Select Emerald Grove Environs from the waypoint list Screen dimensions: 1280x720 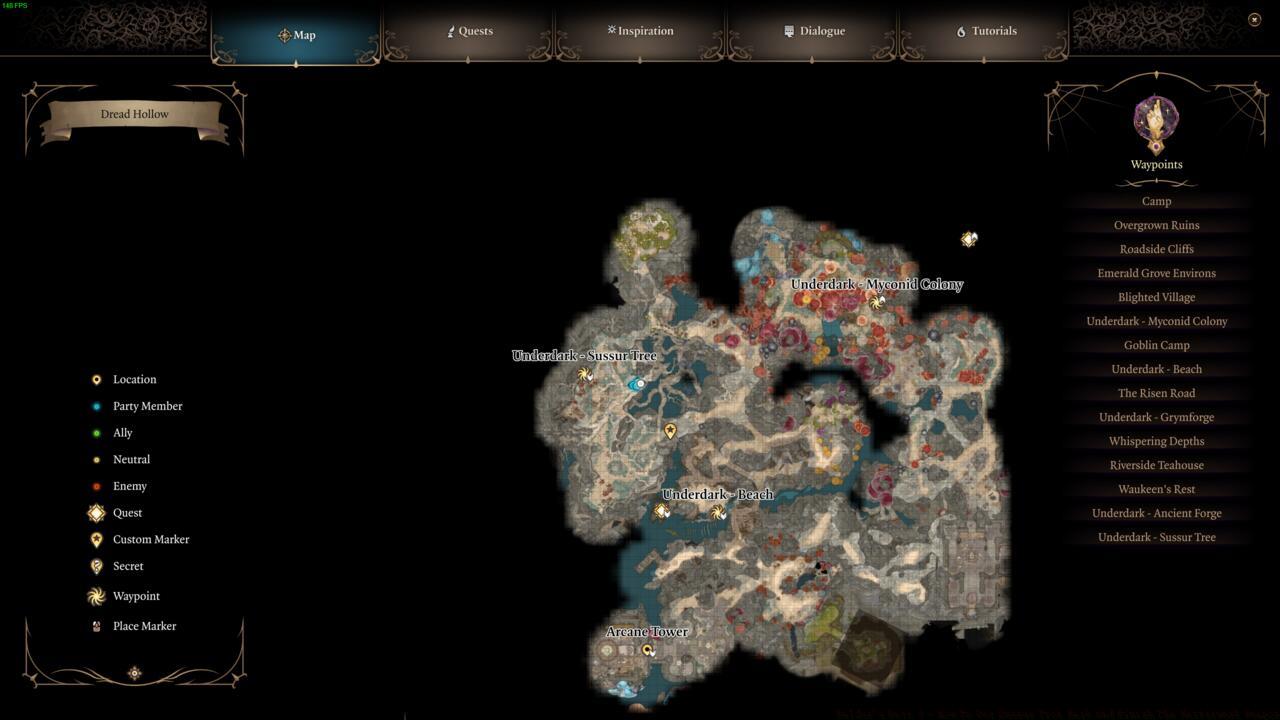[x=1156, y=273]
